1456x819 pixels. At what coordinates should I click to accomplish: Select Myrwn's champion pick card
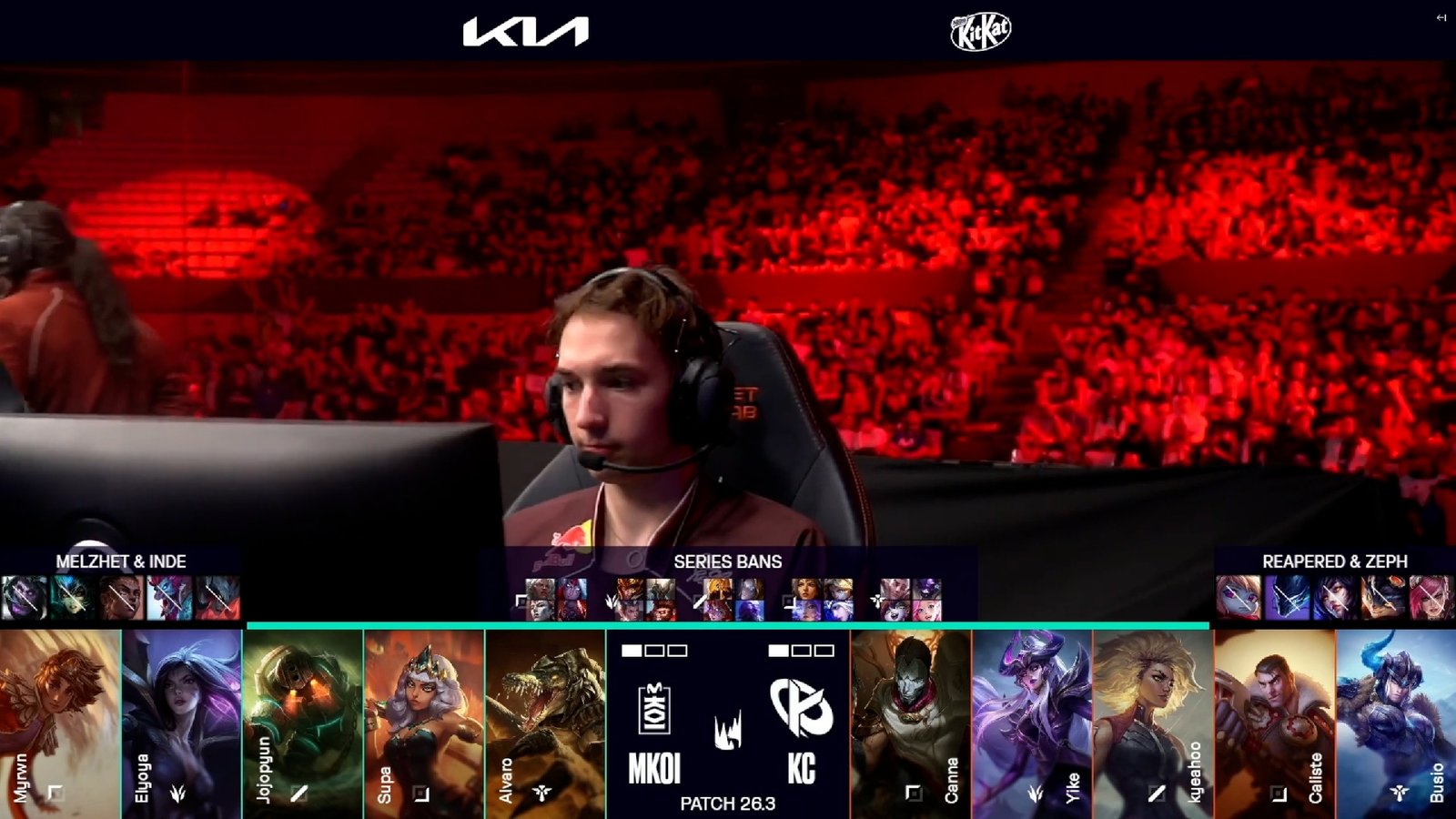click(x=60, y=723)
